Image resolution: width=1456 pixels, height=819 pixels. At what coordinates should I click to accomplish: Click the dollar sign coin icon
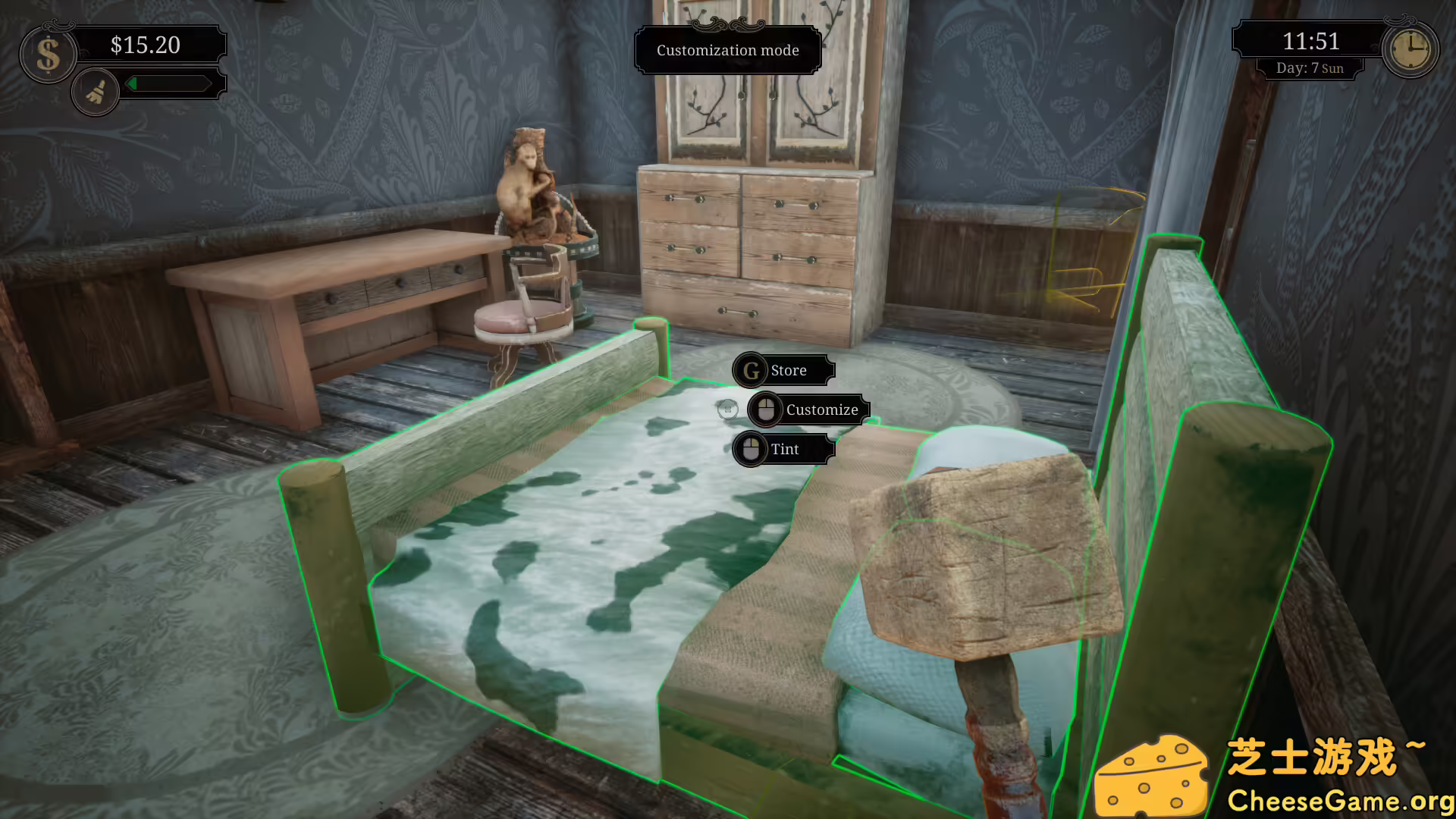(x=48, y=53)
